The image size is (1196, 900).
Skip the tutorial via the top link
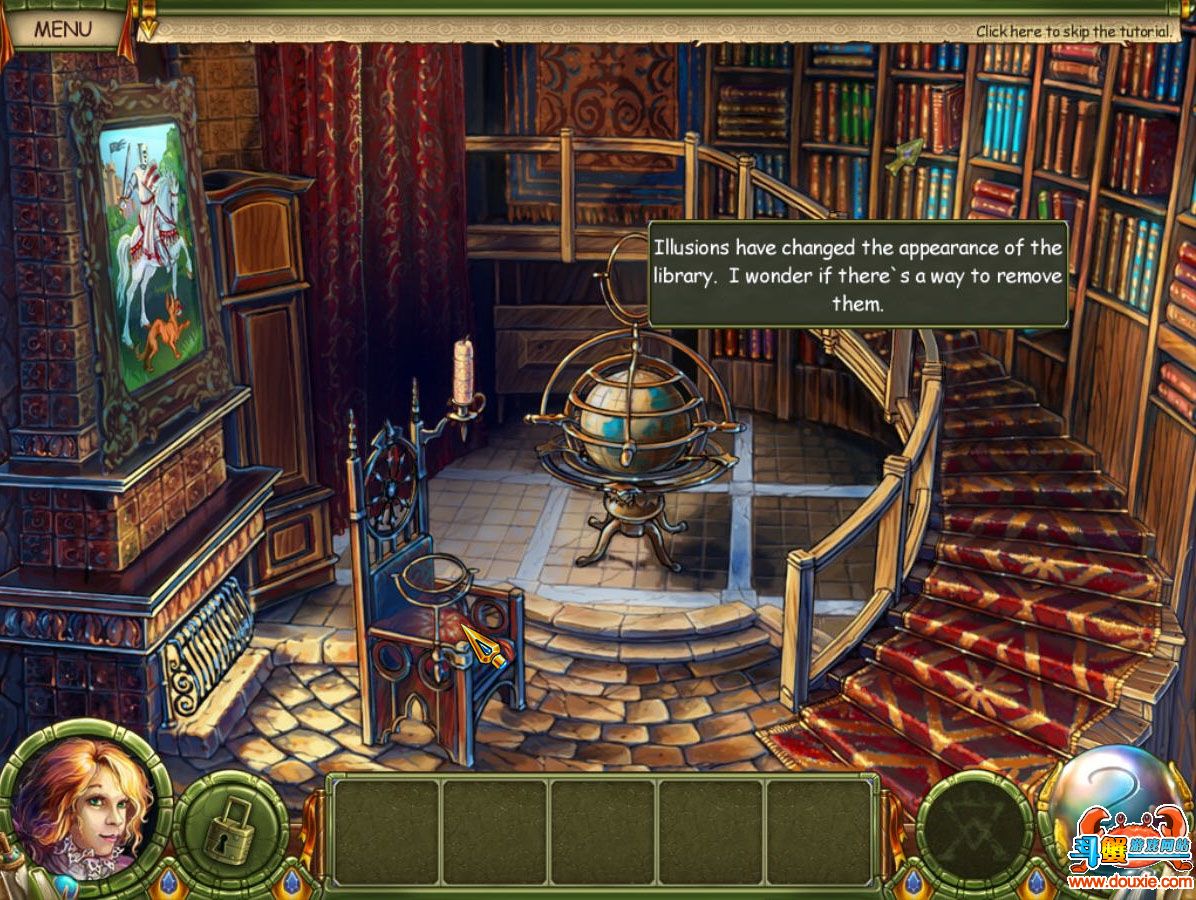pyautogui.click(x=1073, y=32)
